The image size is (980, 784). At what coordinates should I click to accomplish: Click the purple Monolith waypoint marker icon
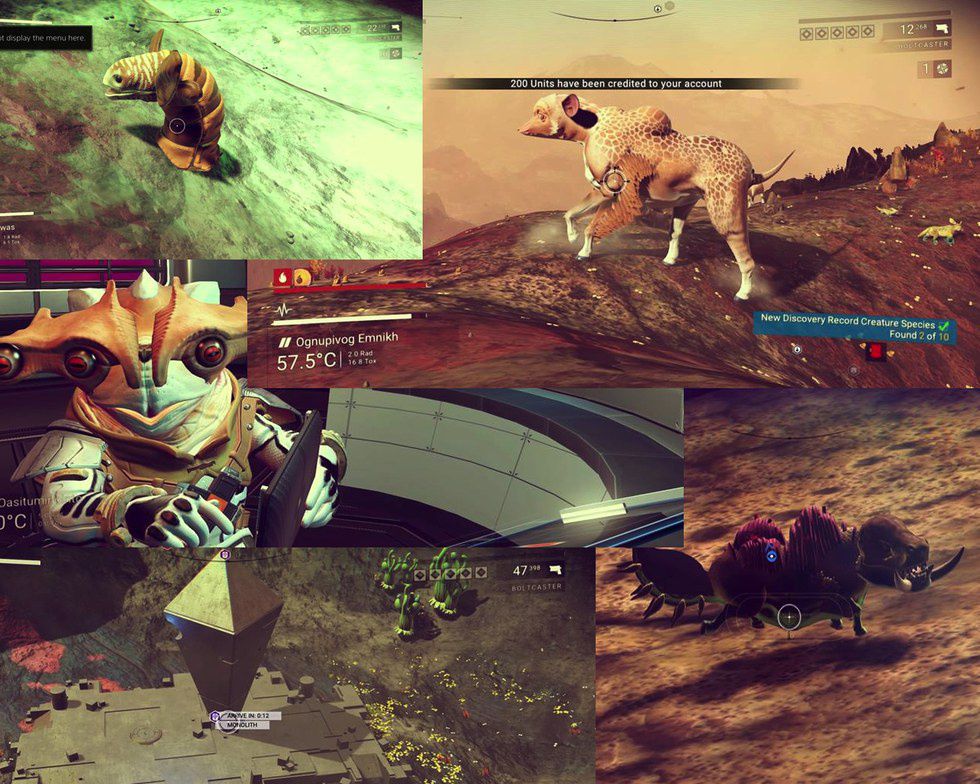216,716
